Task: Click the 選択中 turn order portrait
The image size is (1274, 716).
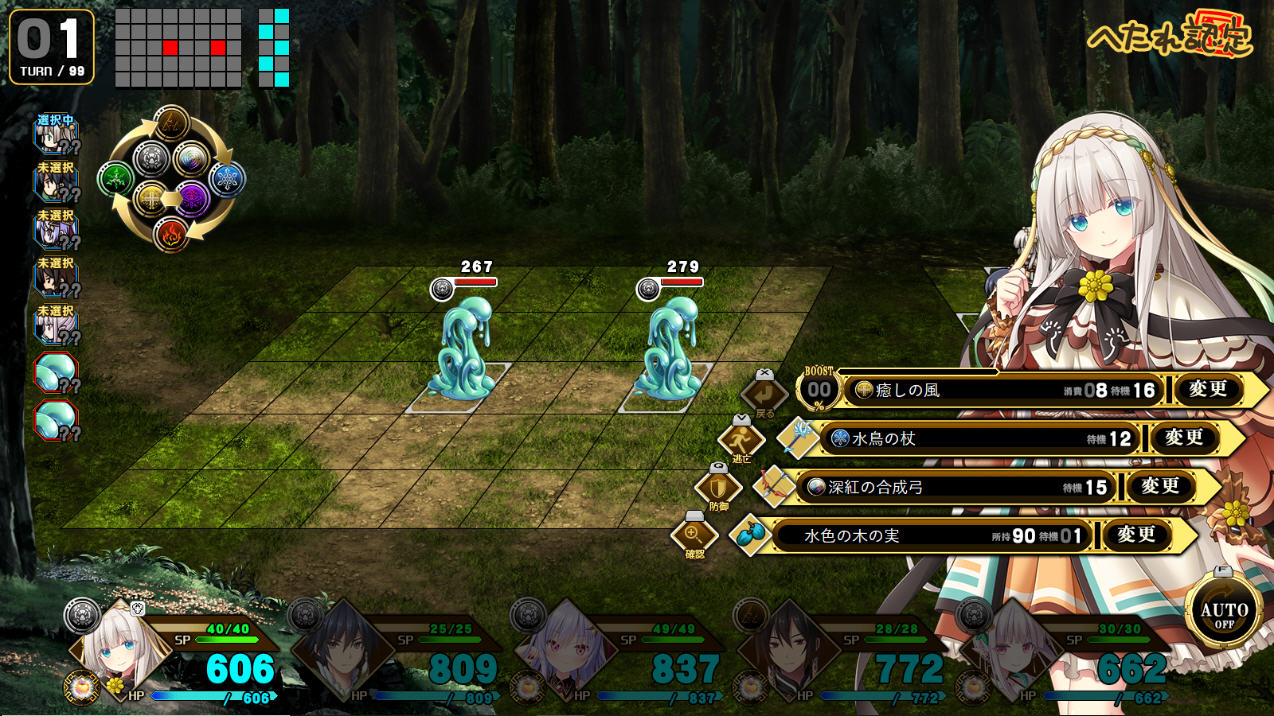Action: point(56,135)
